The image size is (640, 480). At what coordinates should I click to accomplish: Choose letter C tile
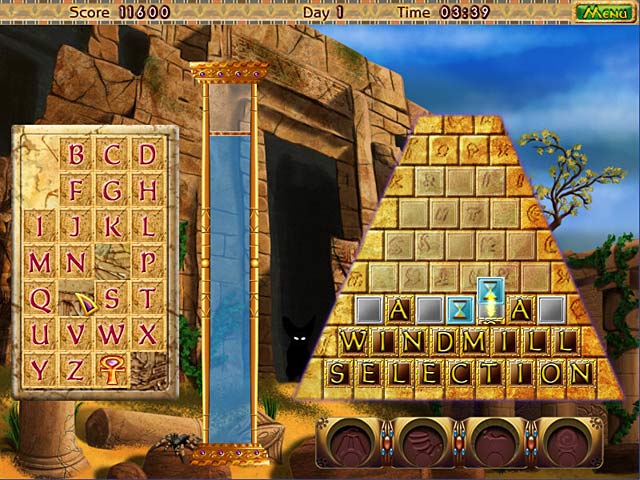(111, 155)
